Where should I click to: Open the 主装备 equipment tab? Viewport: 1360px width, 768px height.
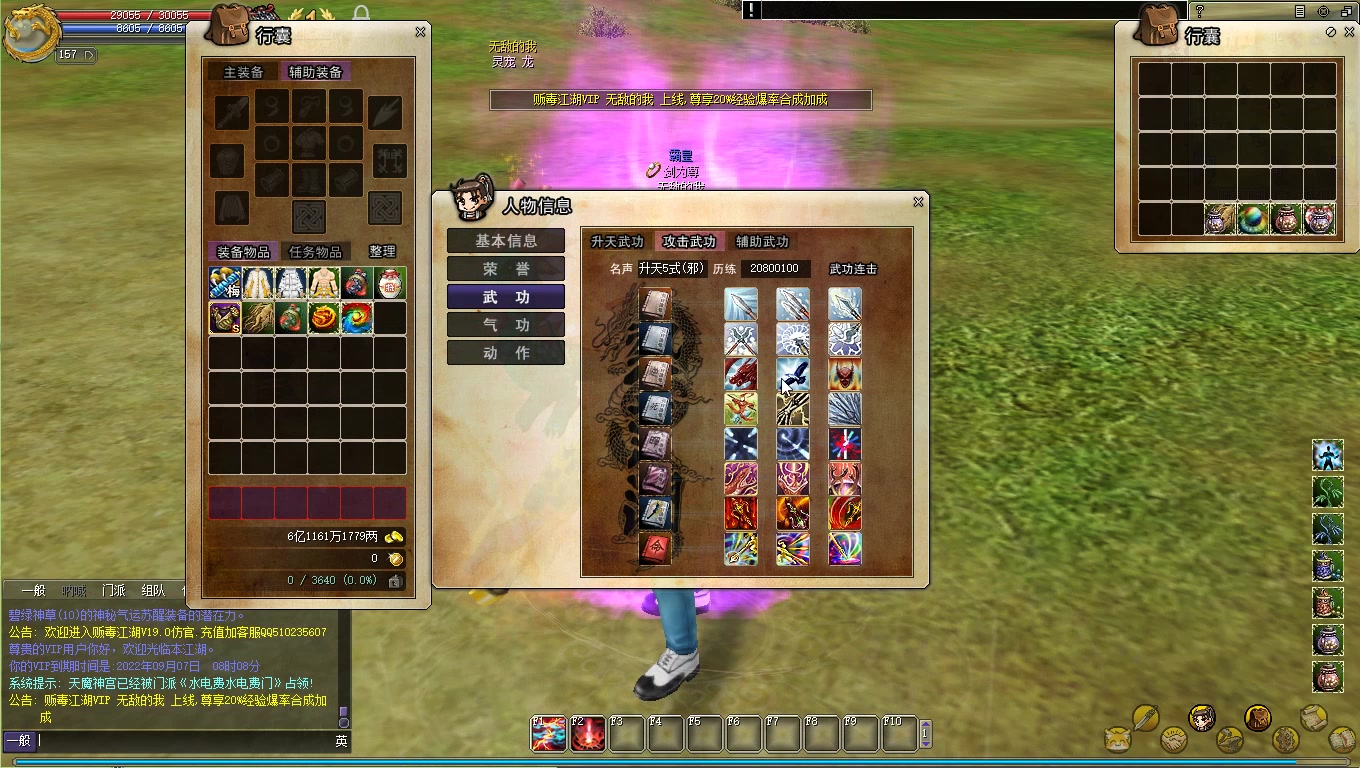click(244, 72)
